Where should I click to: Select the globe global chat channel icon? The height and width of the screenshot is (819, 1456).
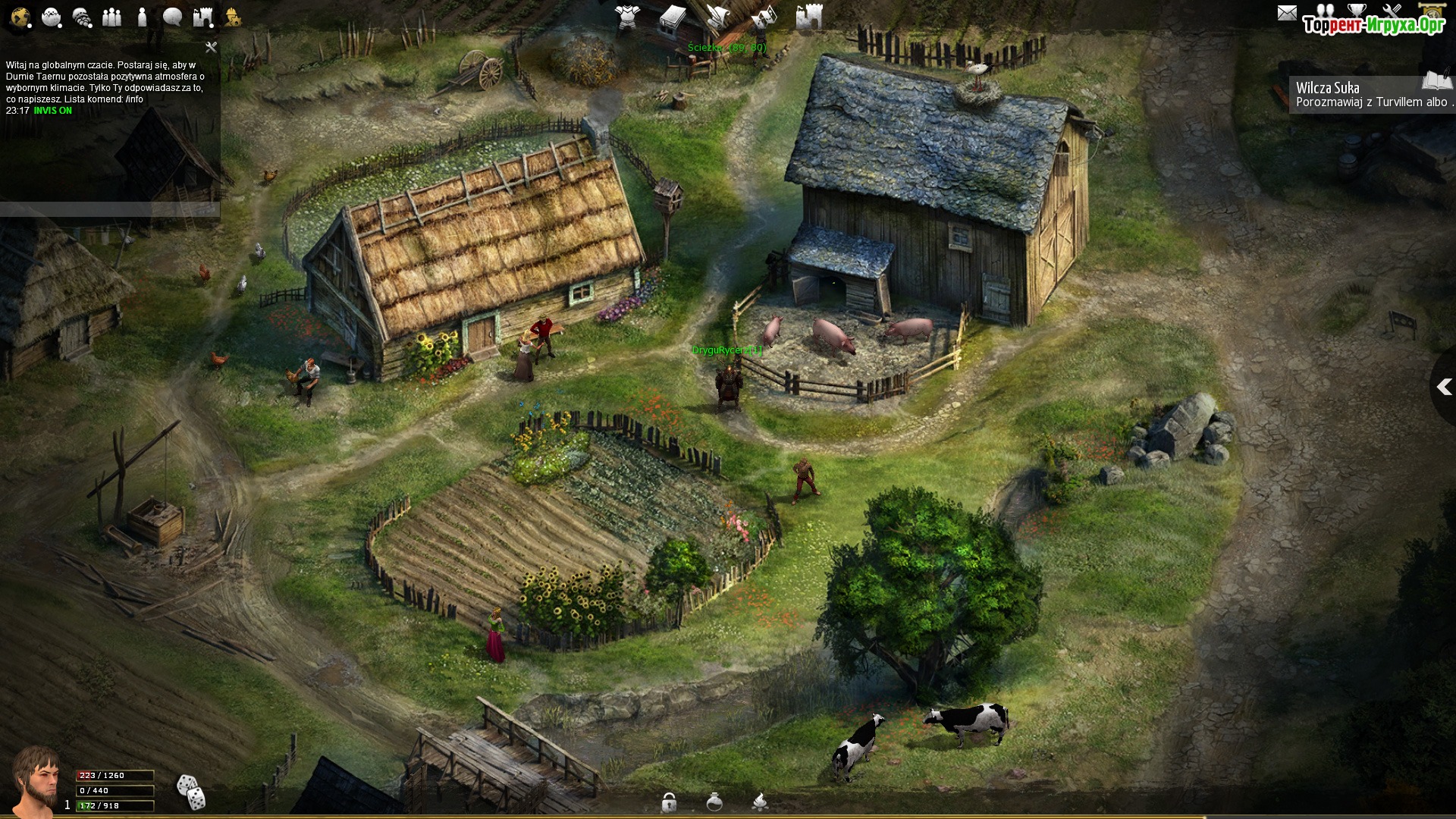click(x=20, y=17)
